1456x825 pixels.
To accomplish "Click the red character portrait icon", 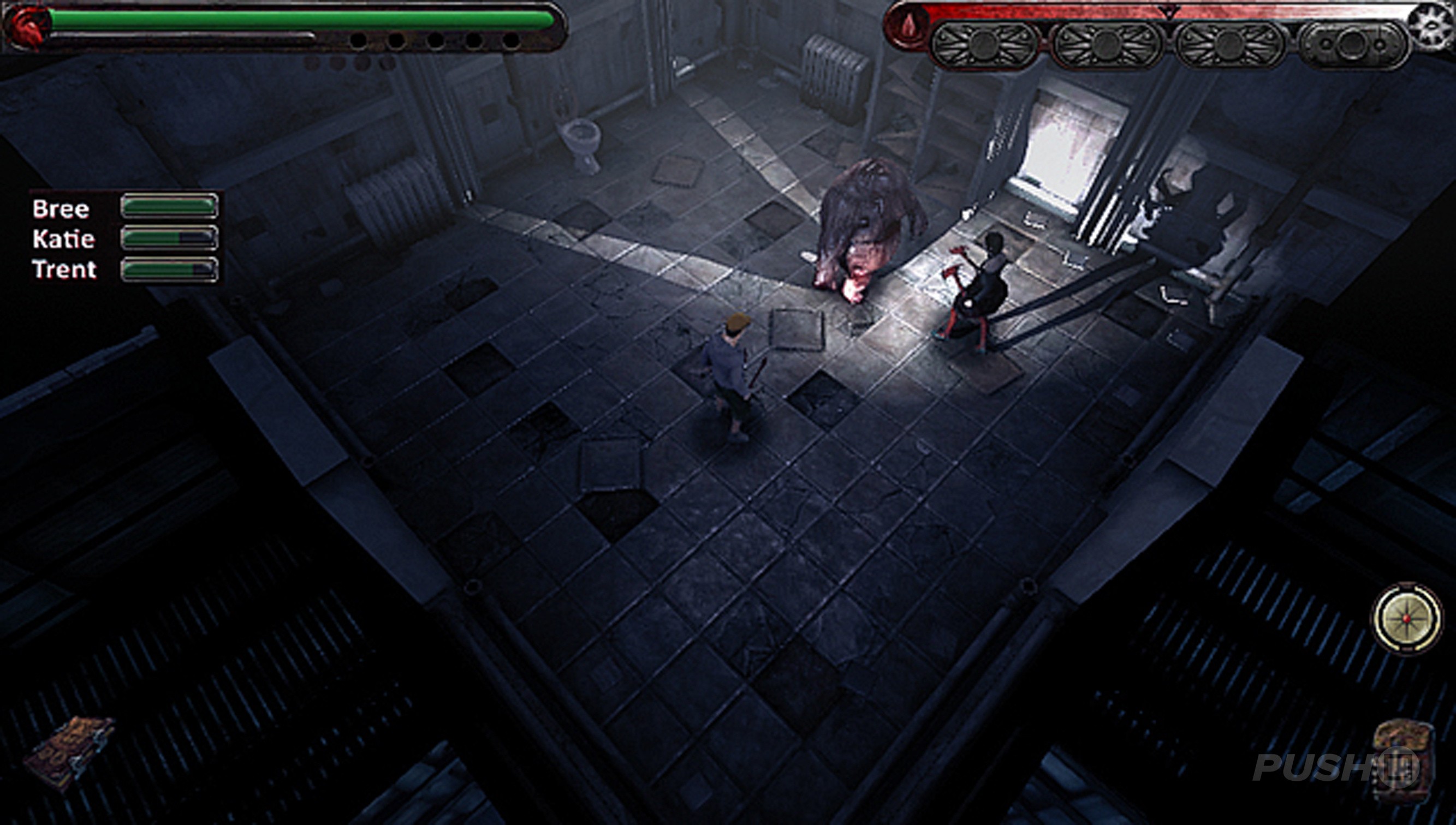I will point(26,27).
